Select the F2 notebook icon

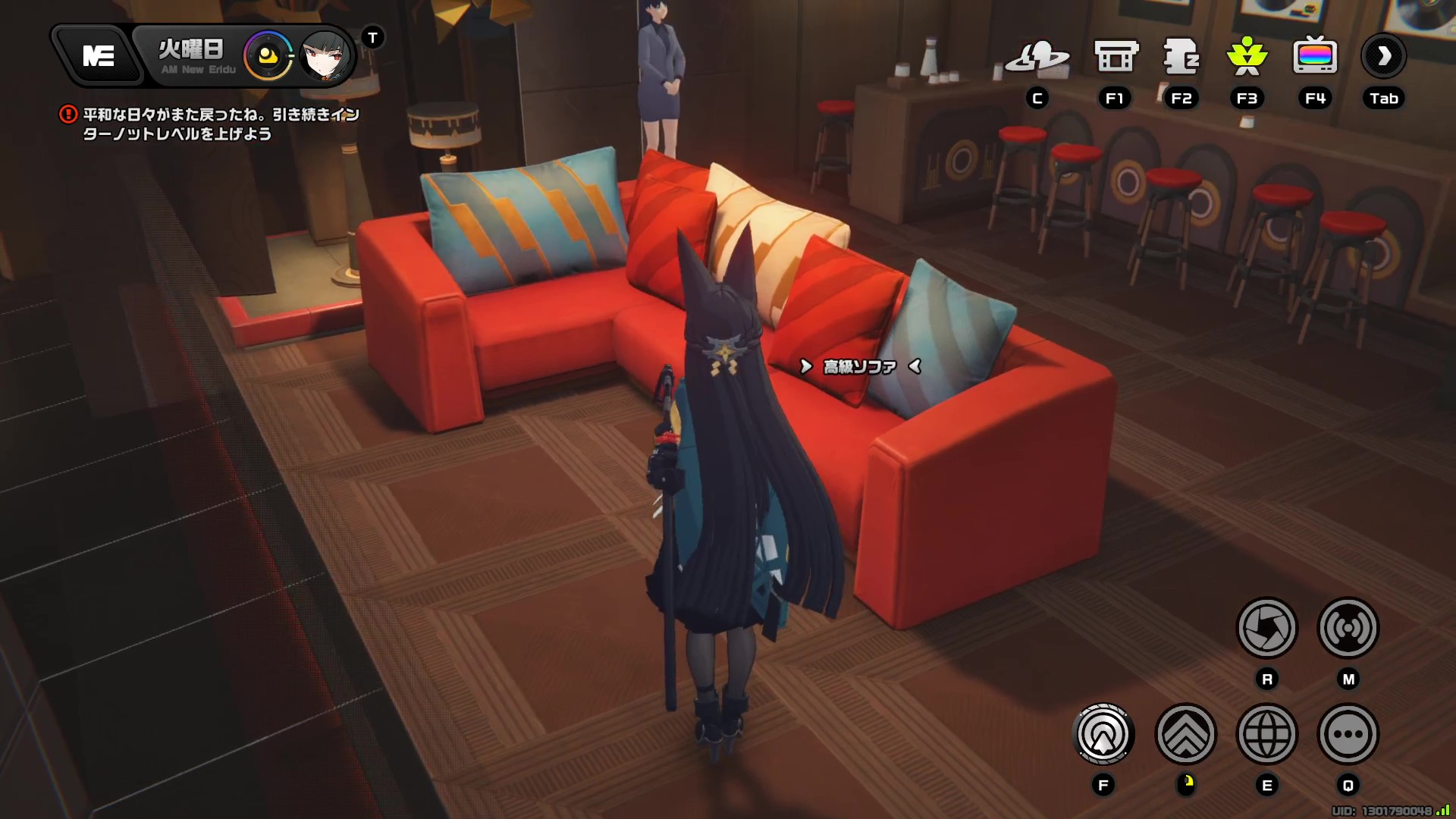[x=1181, y=55]
